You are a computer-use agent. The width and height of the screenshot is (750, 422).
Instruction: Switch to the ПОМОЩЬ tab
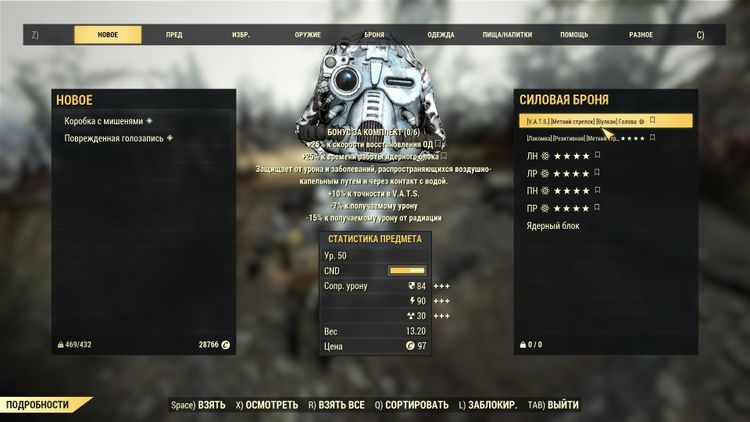pyautogui.click(x=574, y=35)
